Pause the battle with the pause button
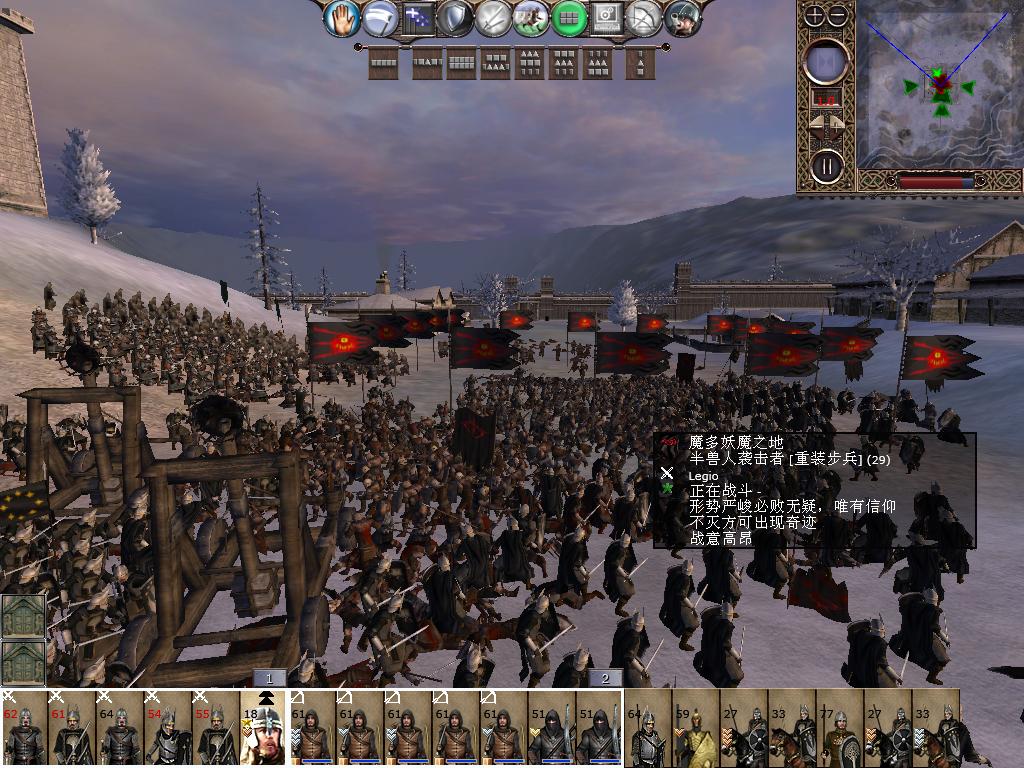The width and height of the screenshot is (1024, 768). [x=827, y=165]
